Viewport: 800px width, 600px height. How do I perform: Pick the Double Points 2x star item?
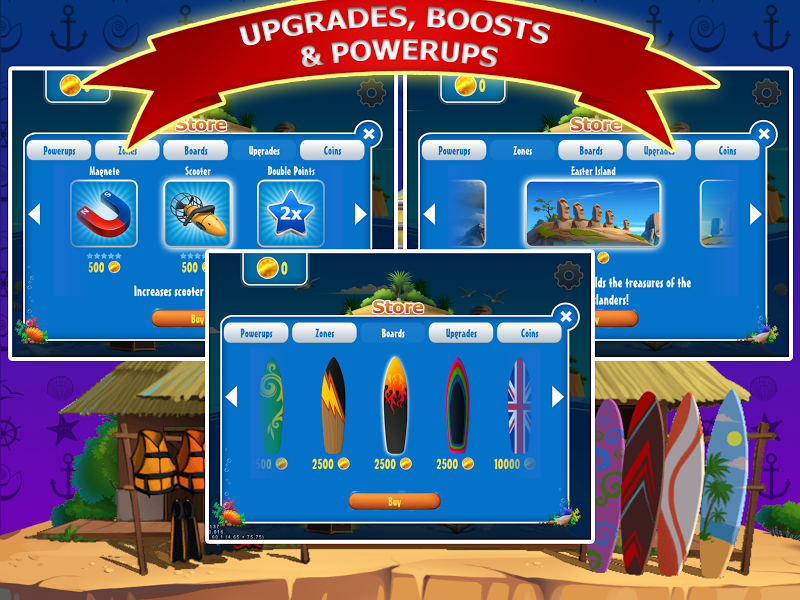click(x=290, y=214)
